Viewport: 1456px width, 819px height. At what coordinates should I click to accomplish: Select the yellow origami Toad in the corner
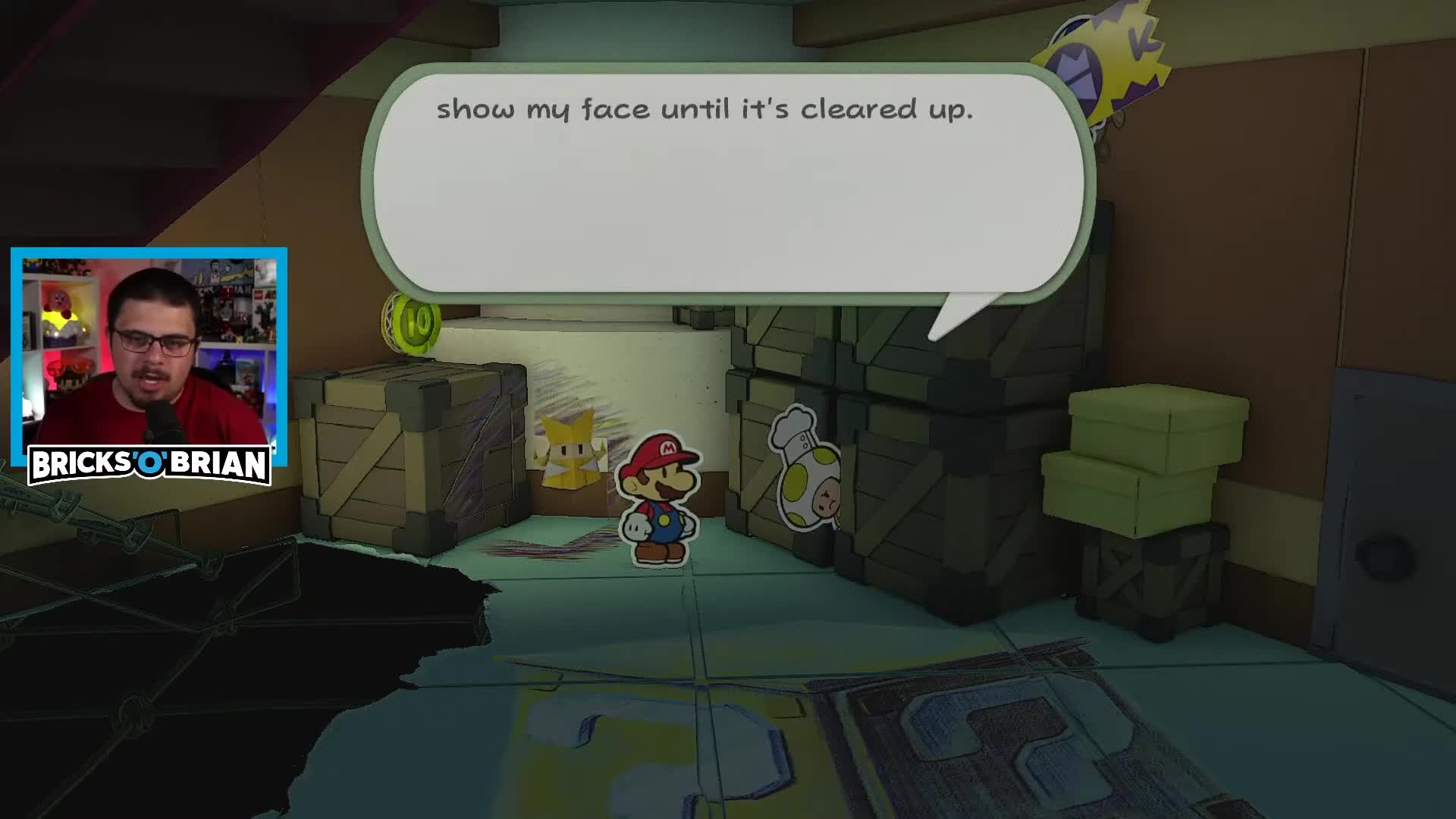click(570, 455)
